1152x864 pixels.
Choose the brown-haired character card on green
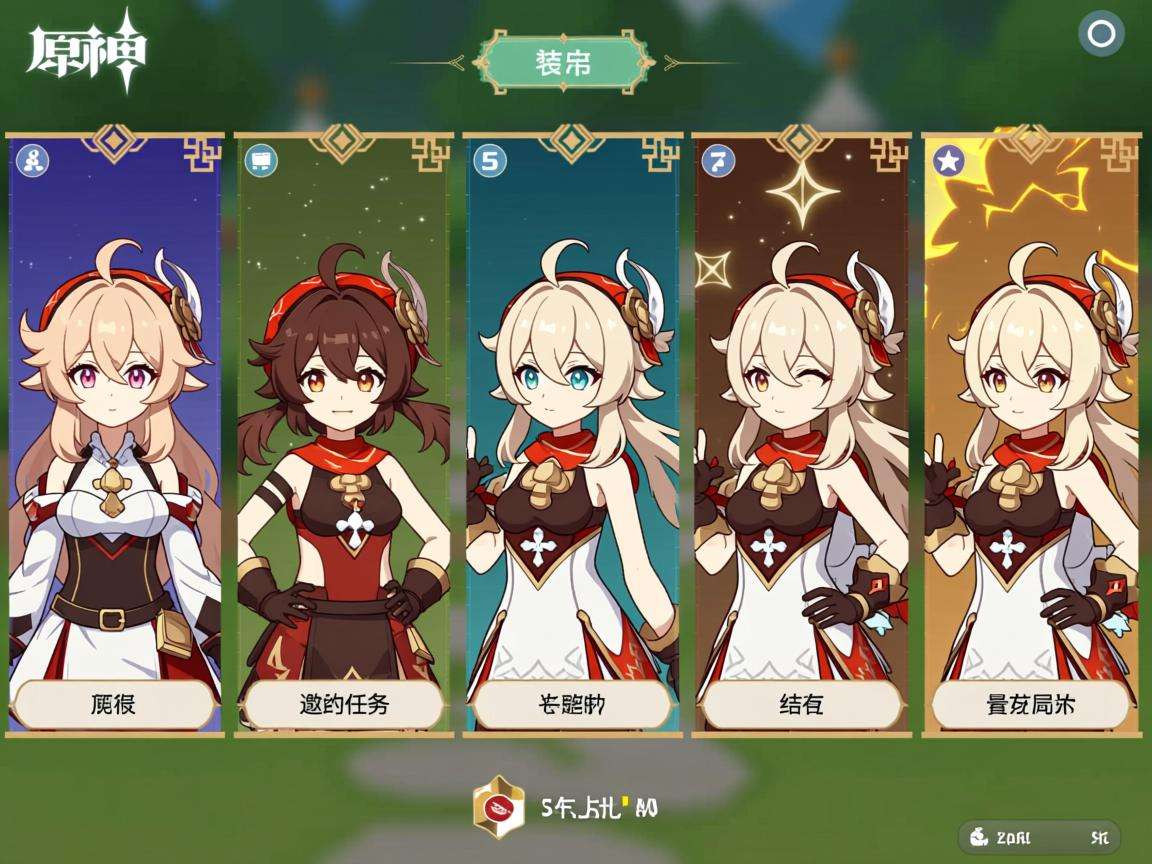[x=343, y=420]
